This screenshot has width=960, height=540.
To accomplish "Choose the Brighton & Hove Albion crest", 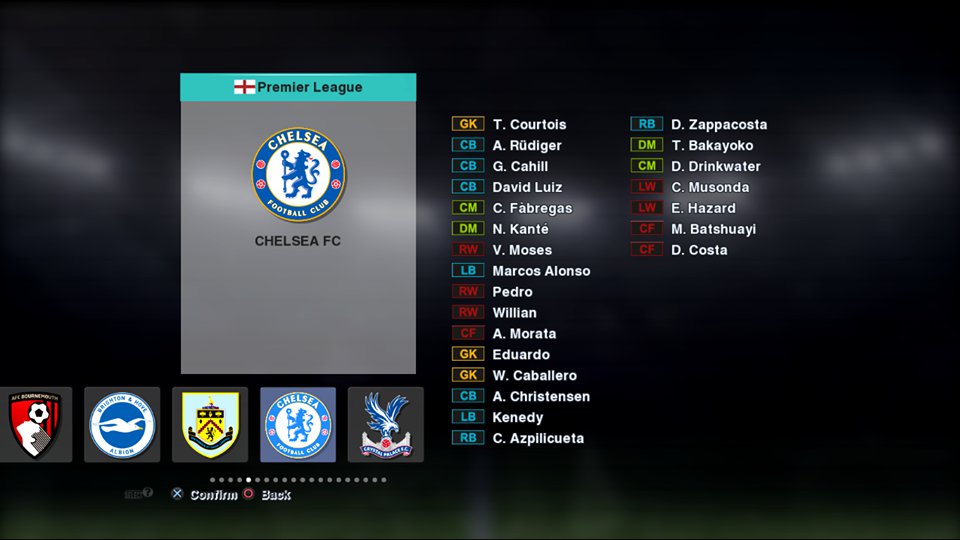I will (x=122, y=425).
